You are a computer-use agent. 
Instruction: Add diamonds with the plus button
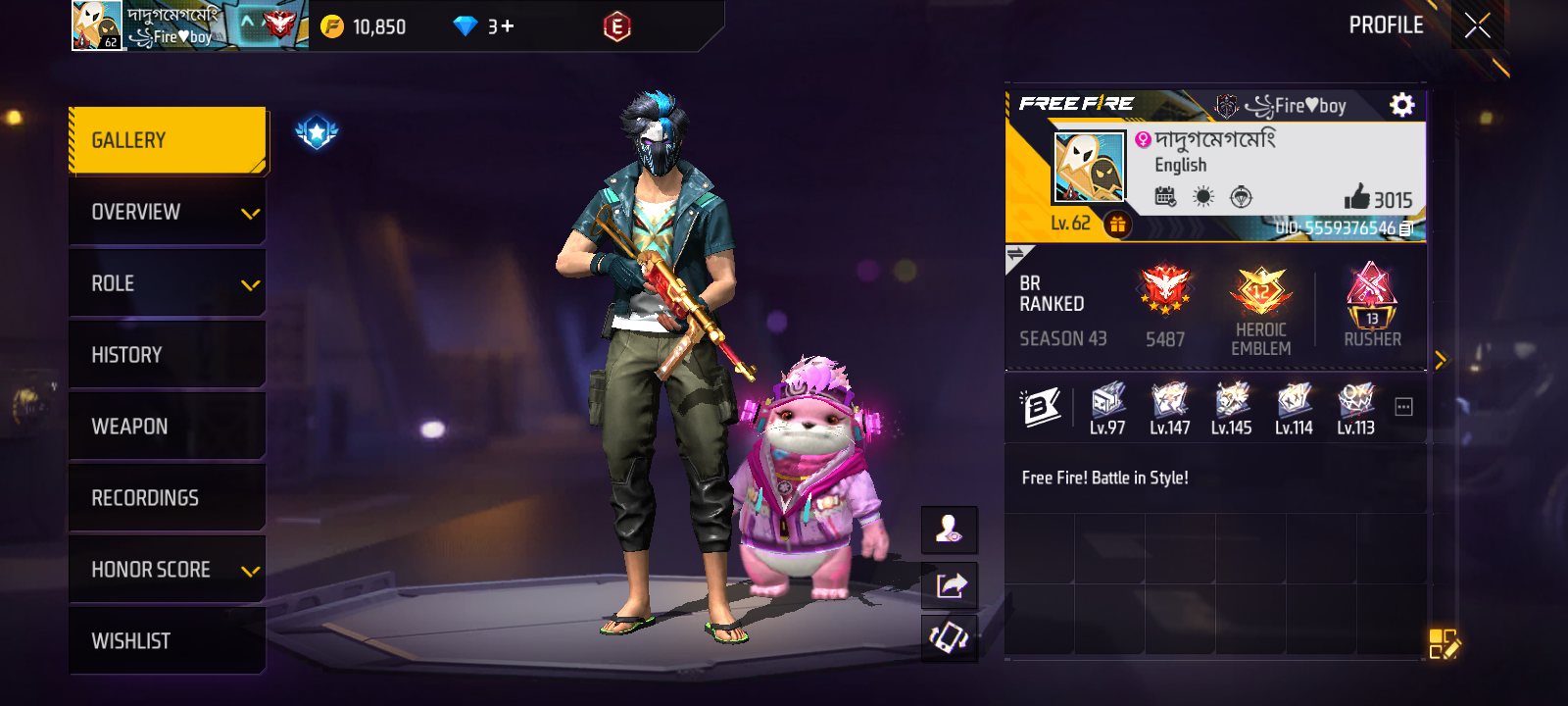(x=508, y=26)
